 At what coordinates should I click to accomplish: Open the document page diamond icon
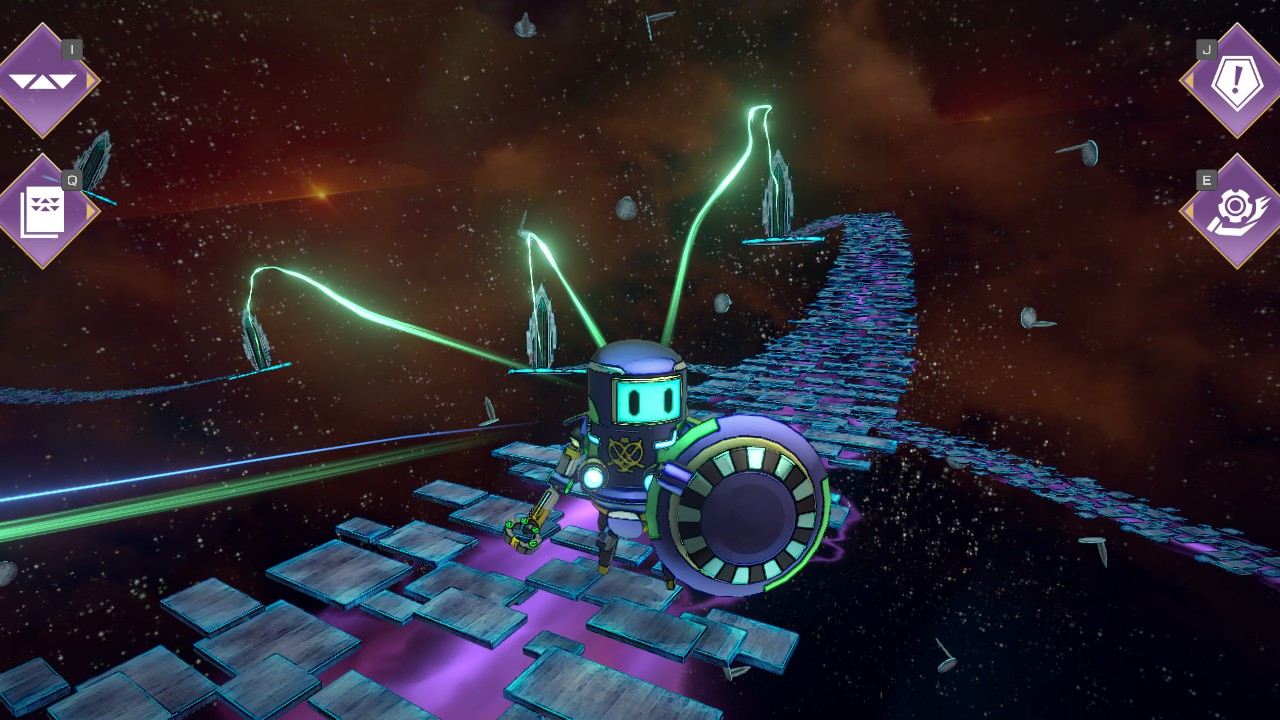tap(43, 211)
